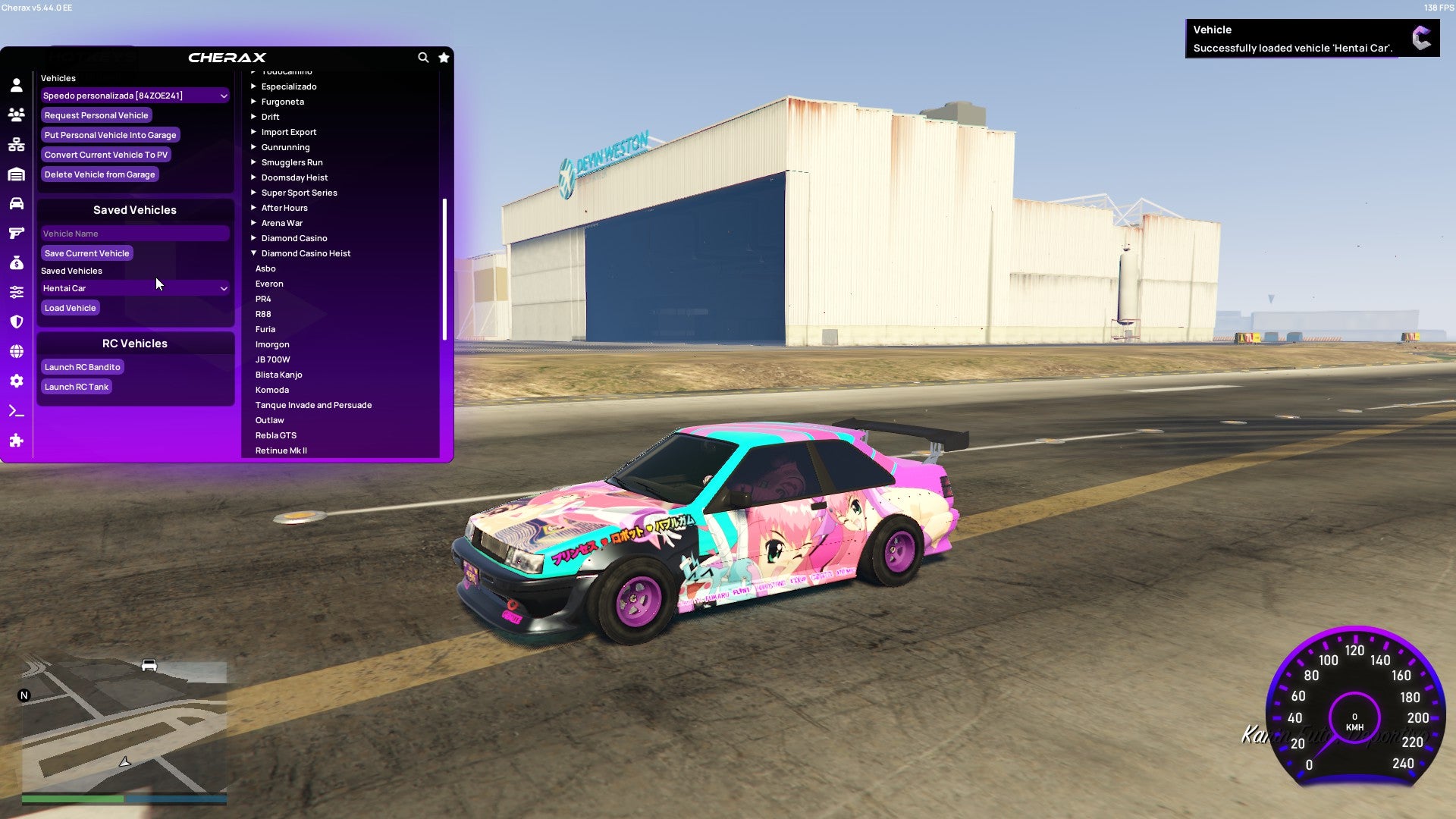
Task: Select the Komoda vehicle entry
Action: coord(271,390)
